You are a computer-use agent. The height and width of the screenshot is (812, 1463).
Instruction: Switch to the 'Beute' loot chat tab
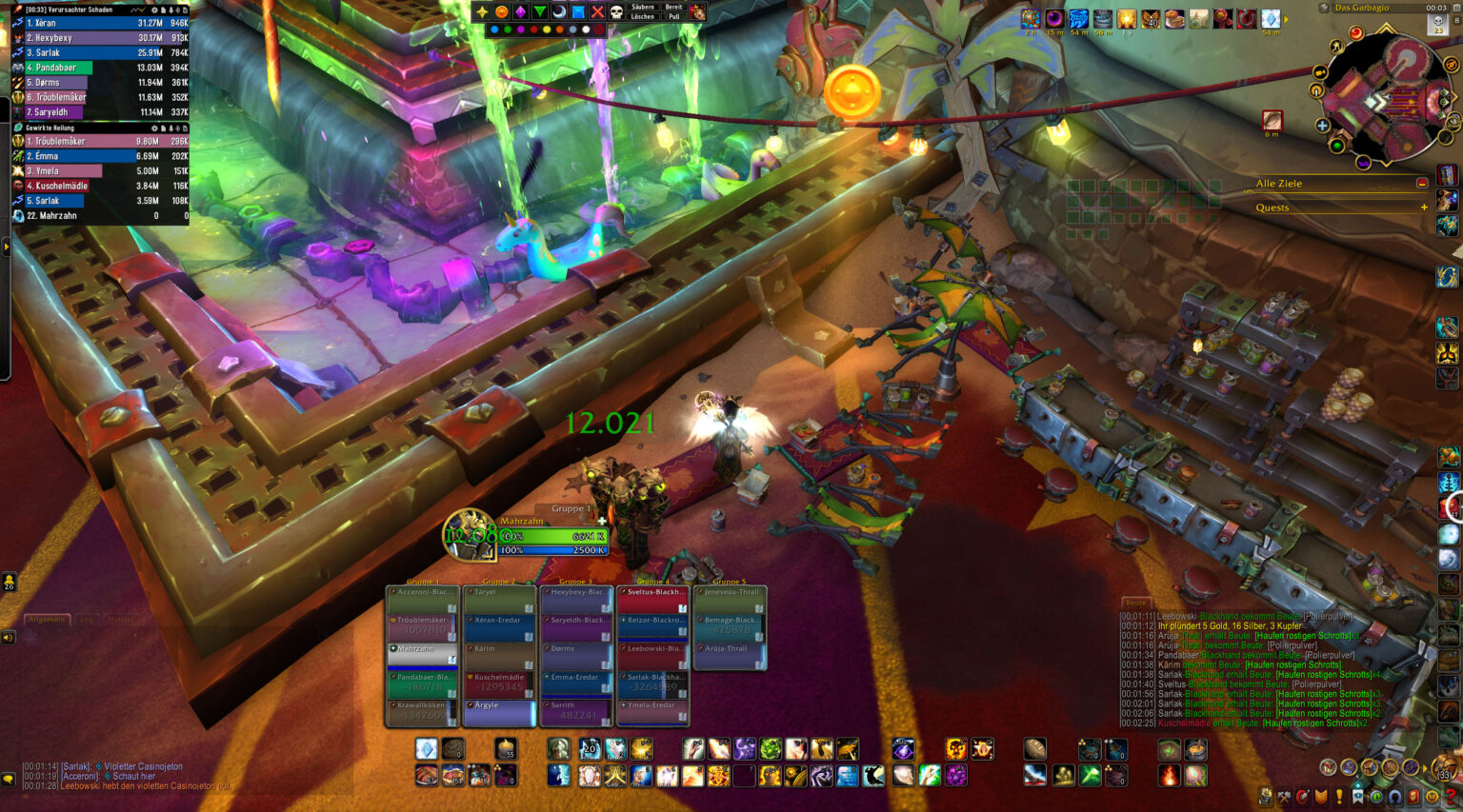1136,603
